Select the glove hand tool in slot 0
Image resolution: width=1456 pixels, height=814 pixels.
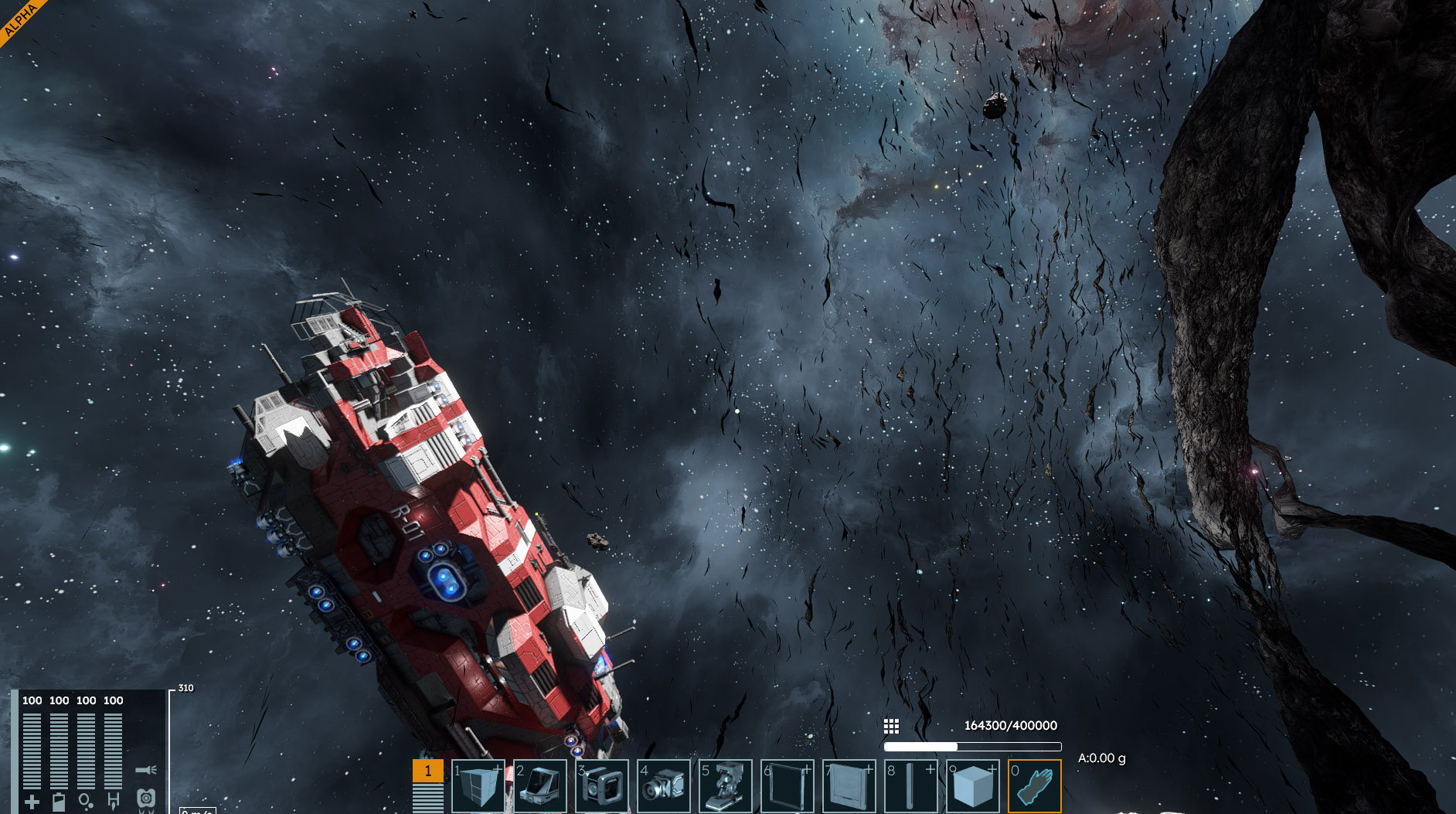(1034, 786)
